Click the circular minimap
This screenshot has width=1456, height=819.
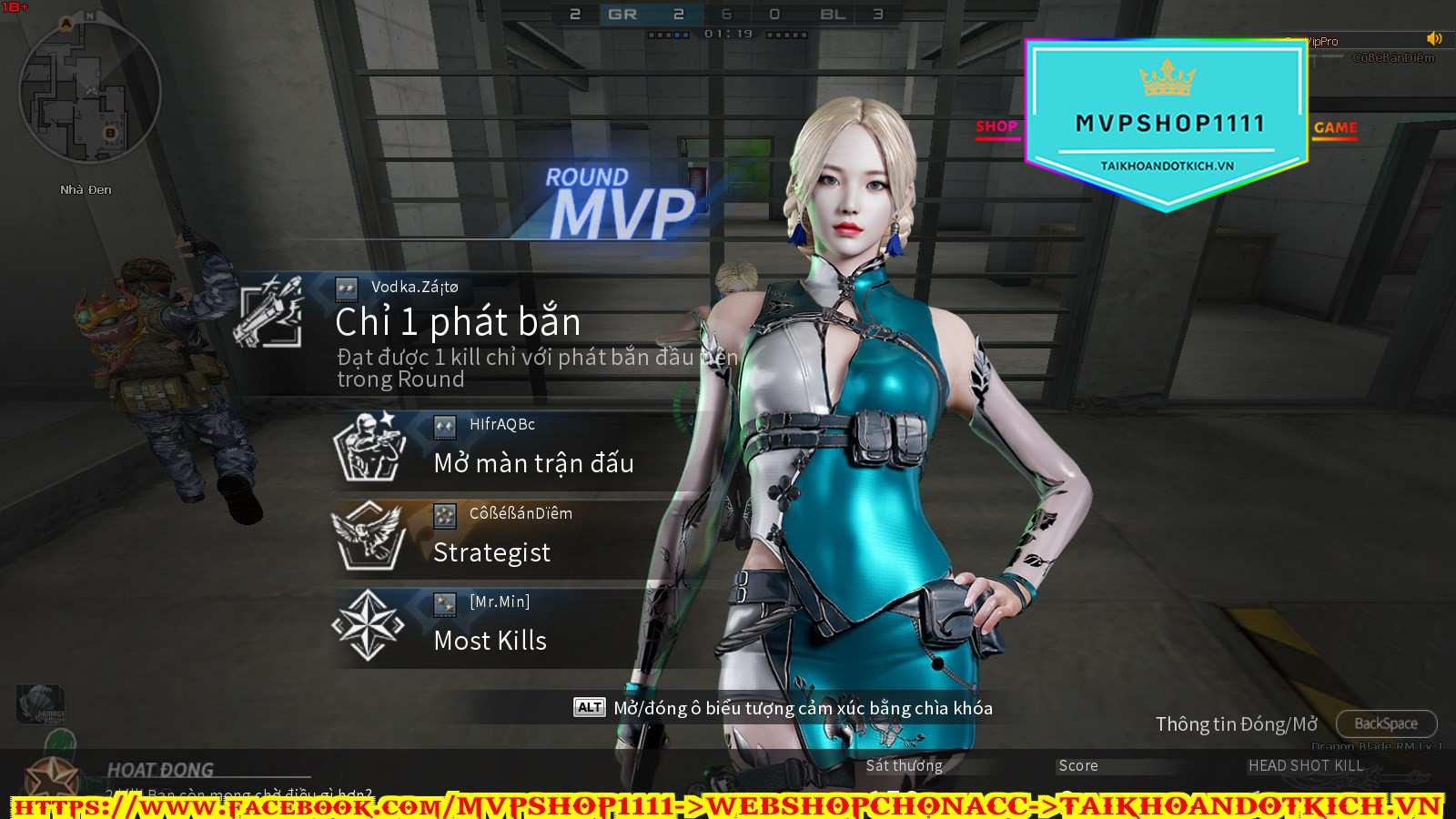tap(89, 91)
